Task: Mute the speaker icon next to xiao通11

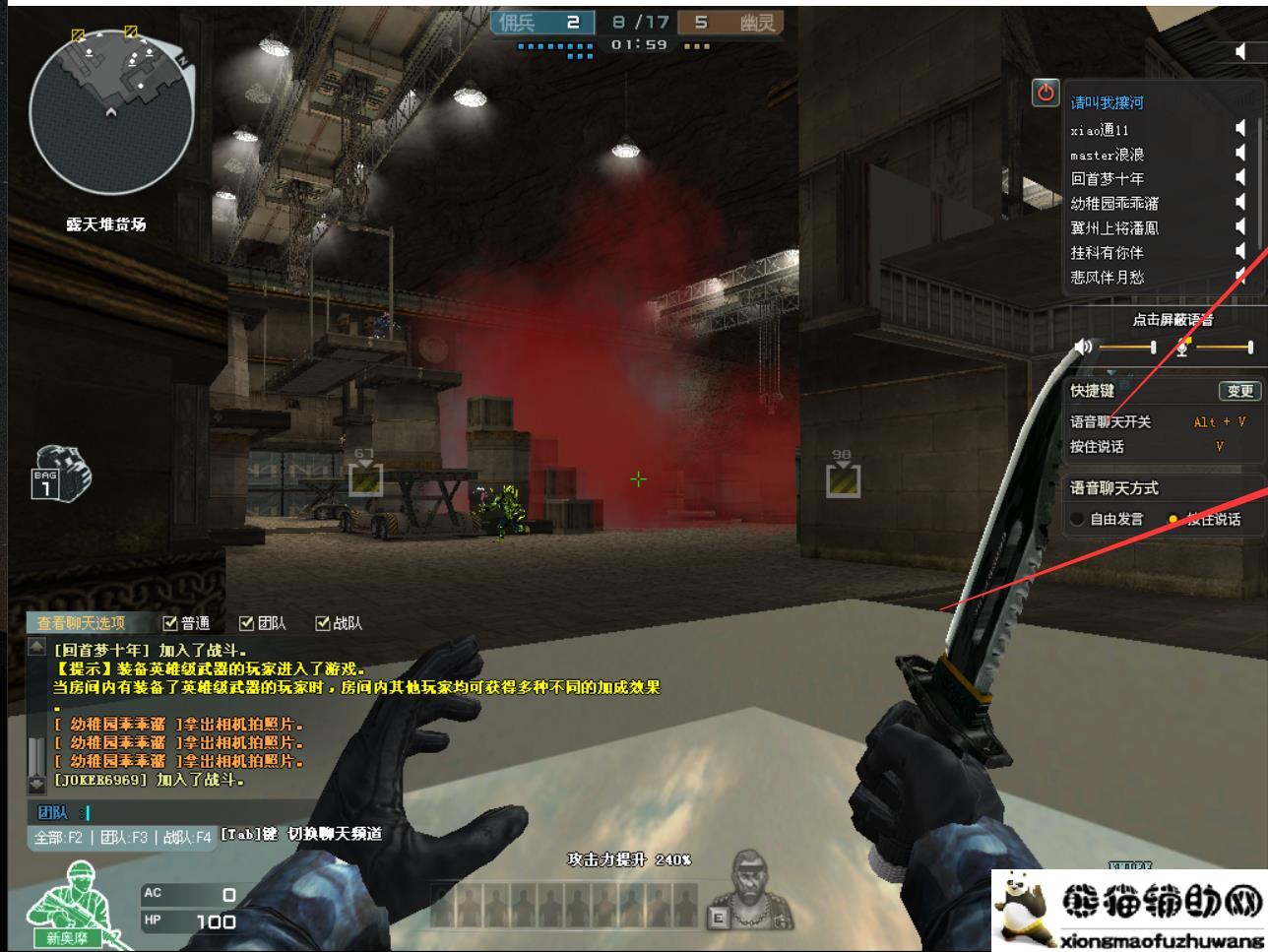Action: [x=1240, y=129]
